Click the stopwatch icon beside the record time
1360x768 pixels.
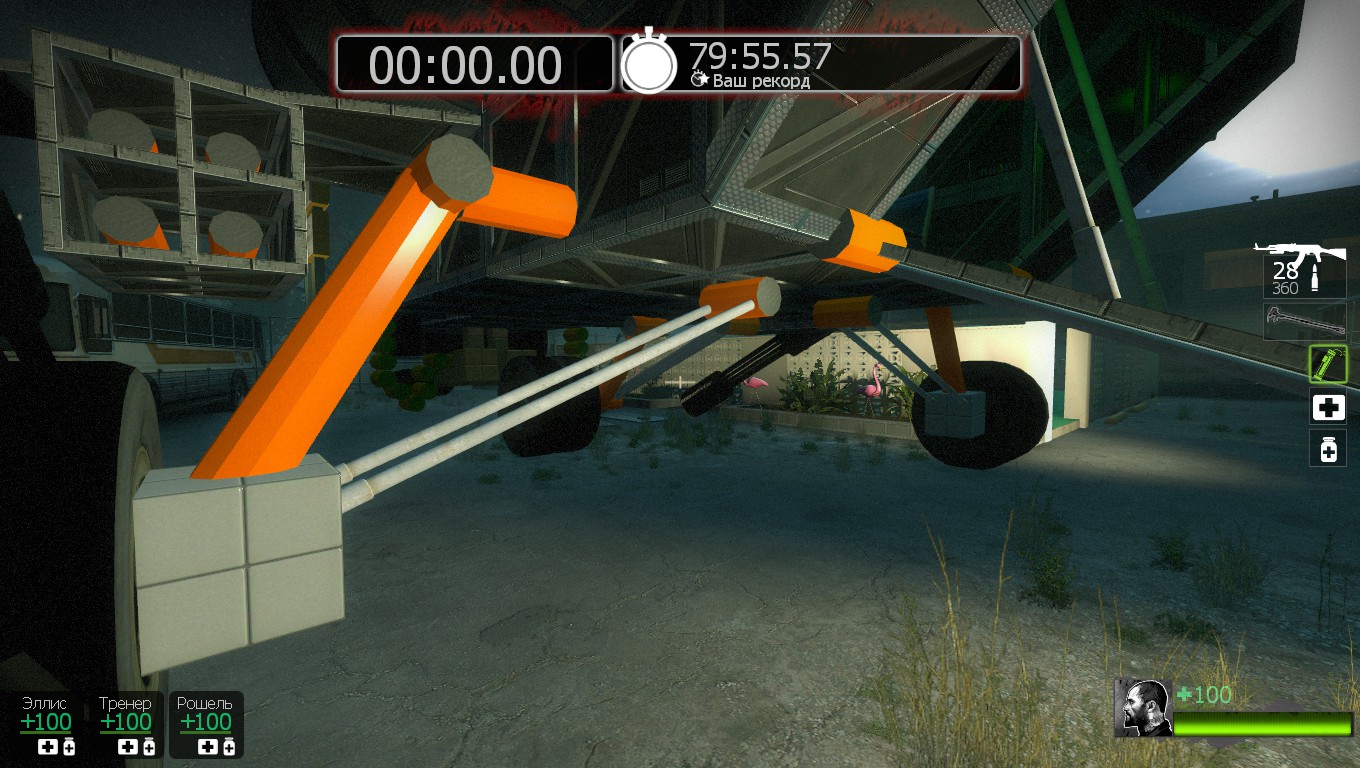pyautogui.click(x=650, y=64)
